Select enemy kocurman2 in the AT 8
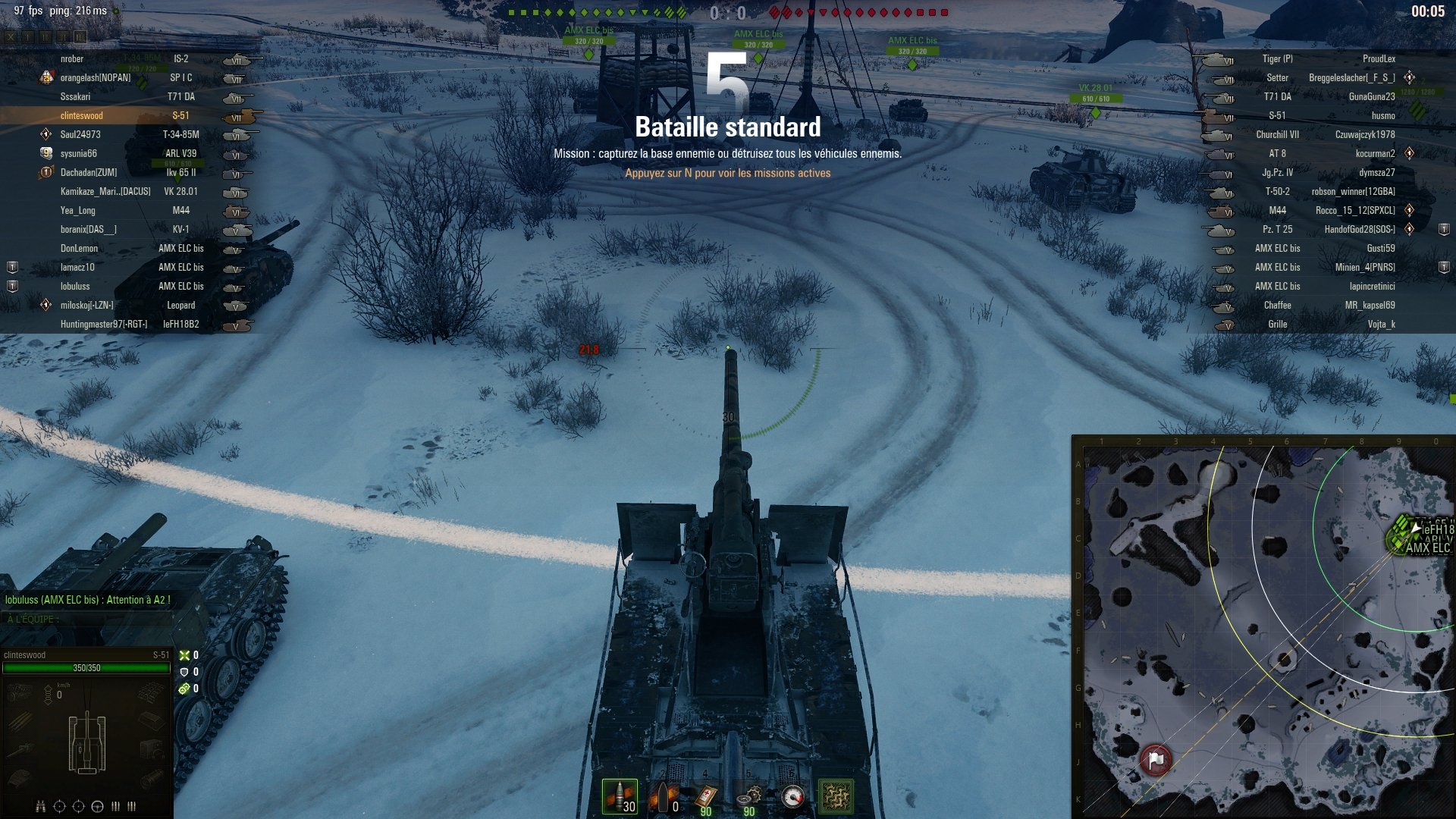 [1375, 154]
